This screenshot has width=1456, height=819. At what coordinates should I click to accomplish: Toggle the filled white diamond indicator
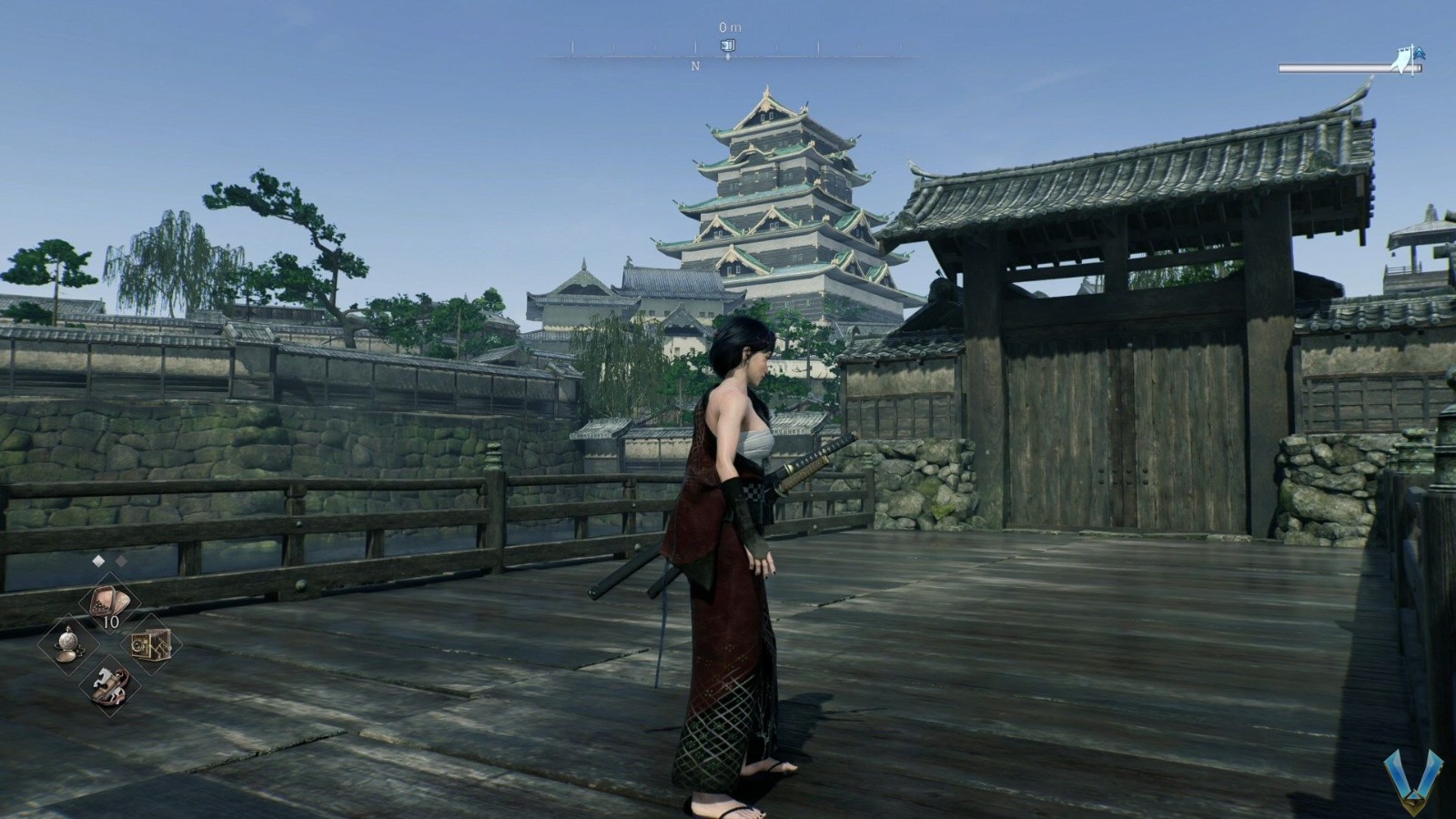click(x=98, y=561)
